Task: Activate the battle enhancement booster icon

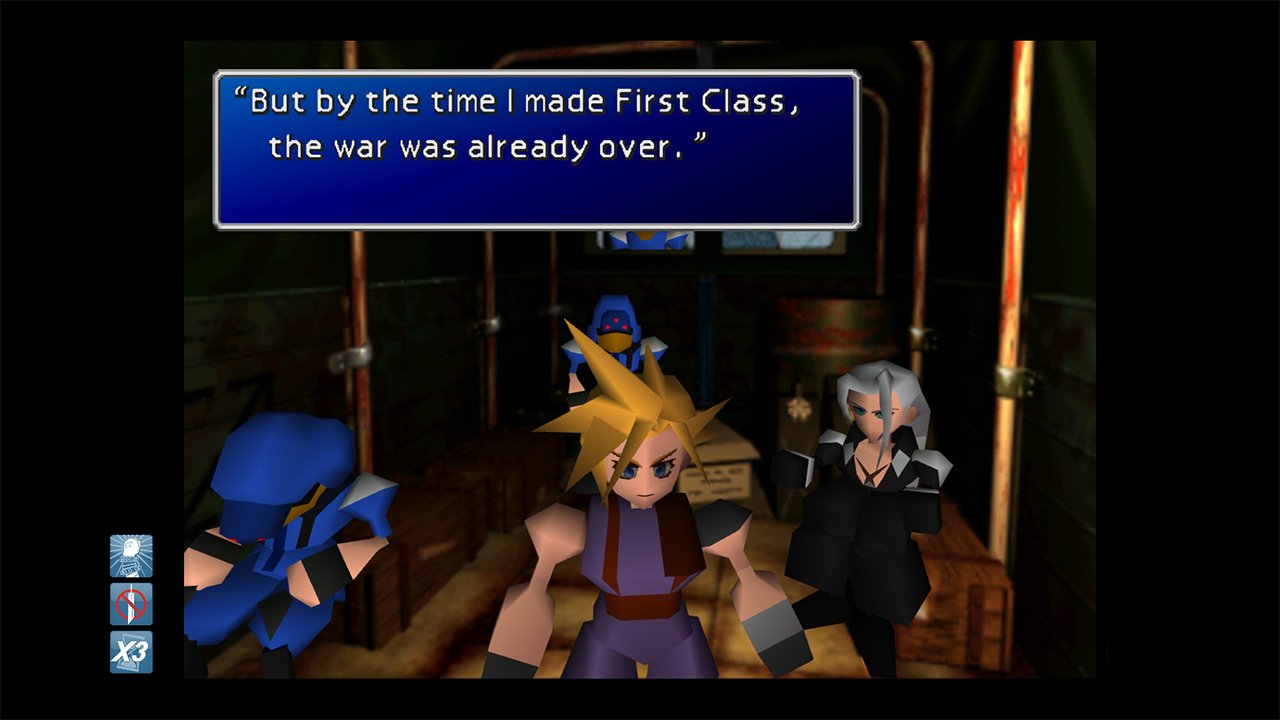Action: pyautogui.click(x=130, y=556)
